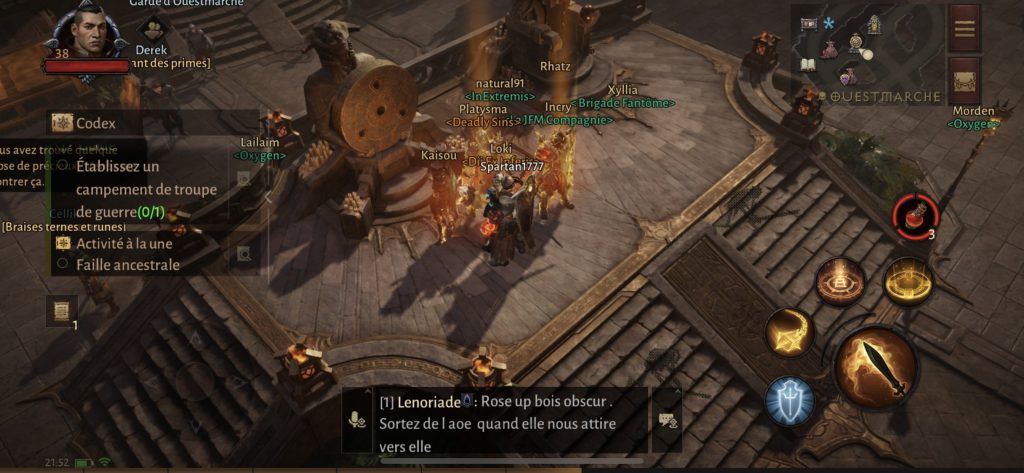Open the main menu with three lines
Screen dimensions: 1024x473
(x=964, y=27)
